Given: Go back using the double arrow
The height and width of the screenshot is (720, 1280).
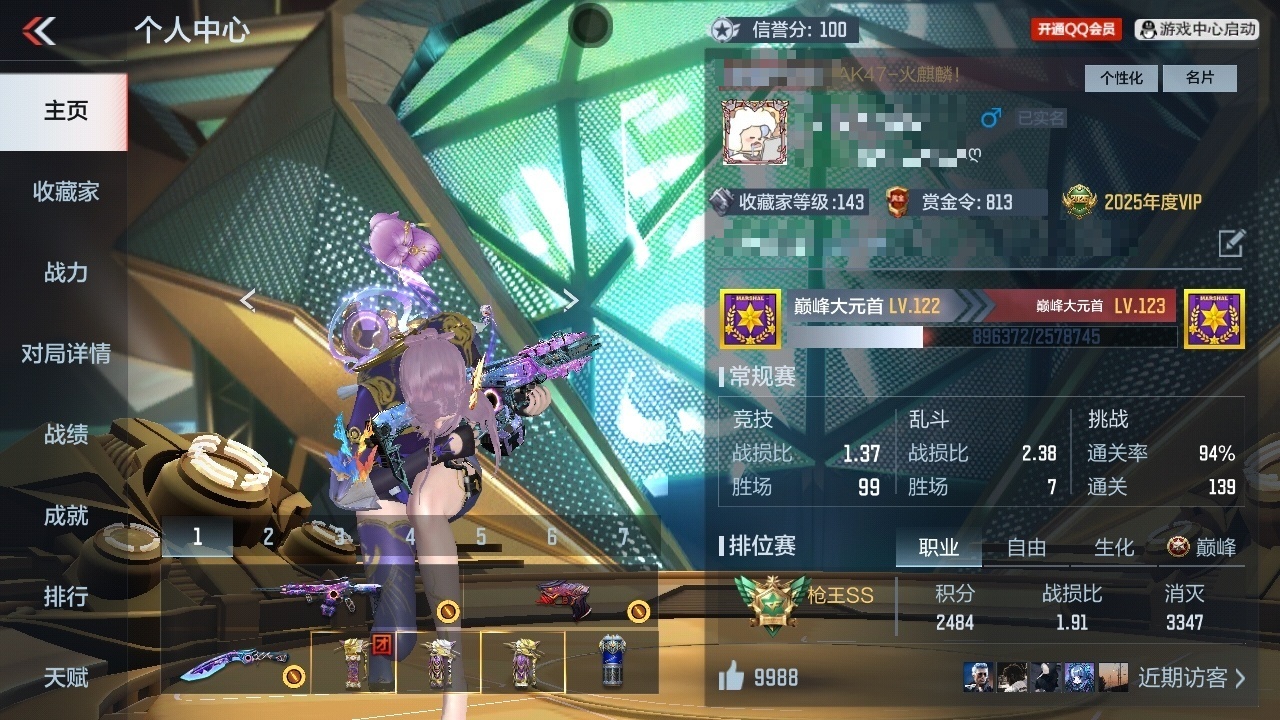Looking at the screenshot, I should pos(39,31).
